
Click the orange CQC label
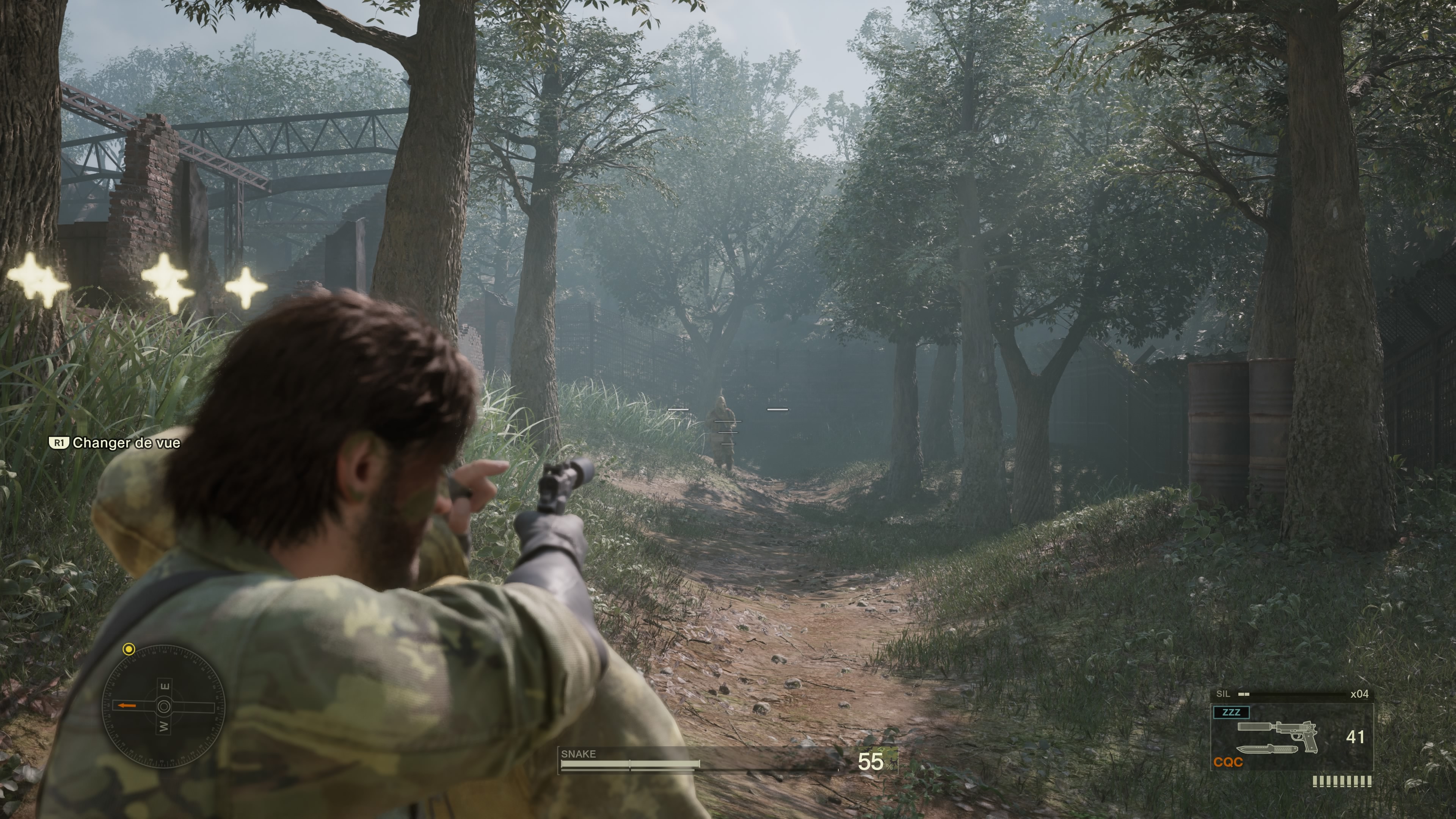1228,762
